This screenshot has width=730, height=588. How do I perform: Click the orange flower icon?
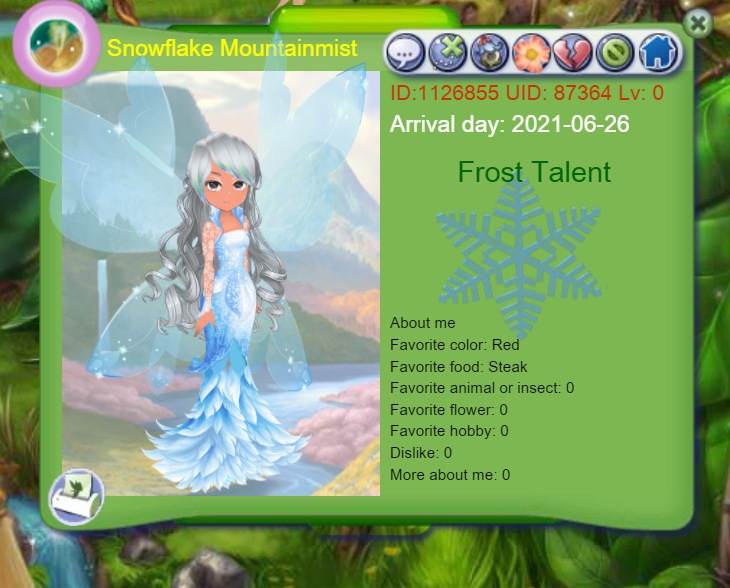(x=532, y=53)
